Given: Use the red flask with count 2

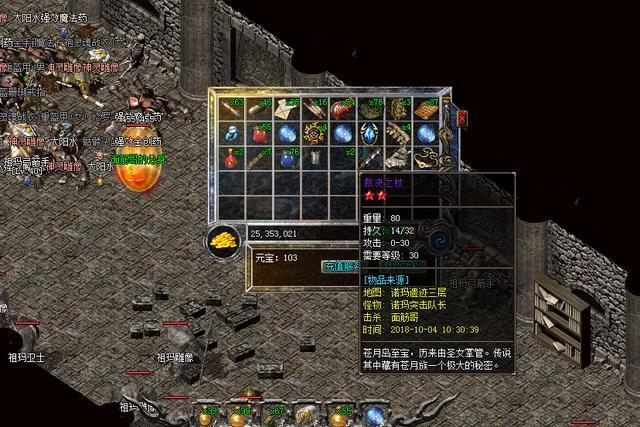Looking at the screenshot, I should click(x=233, y=159).
